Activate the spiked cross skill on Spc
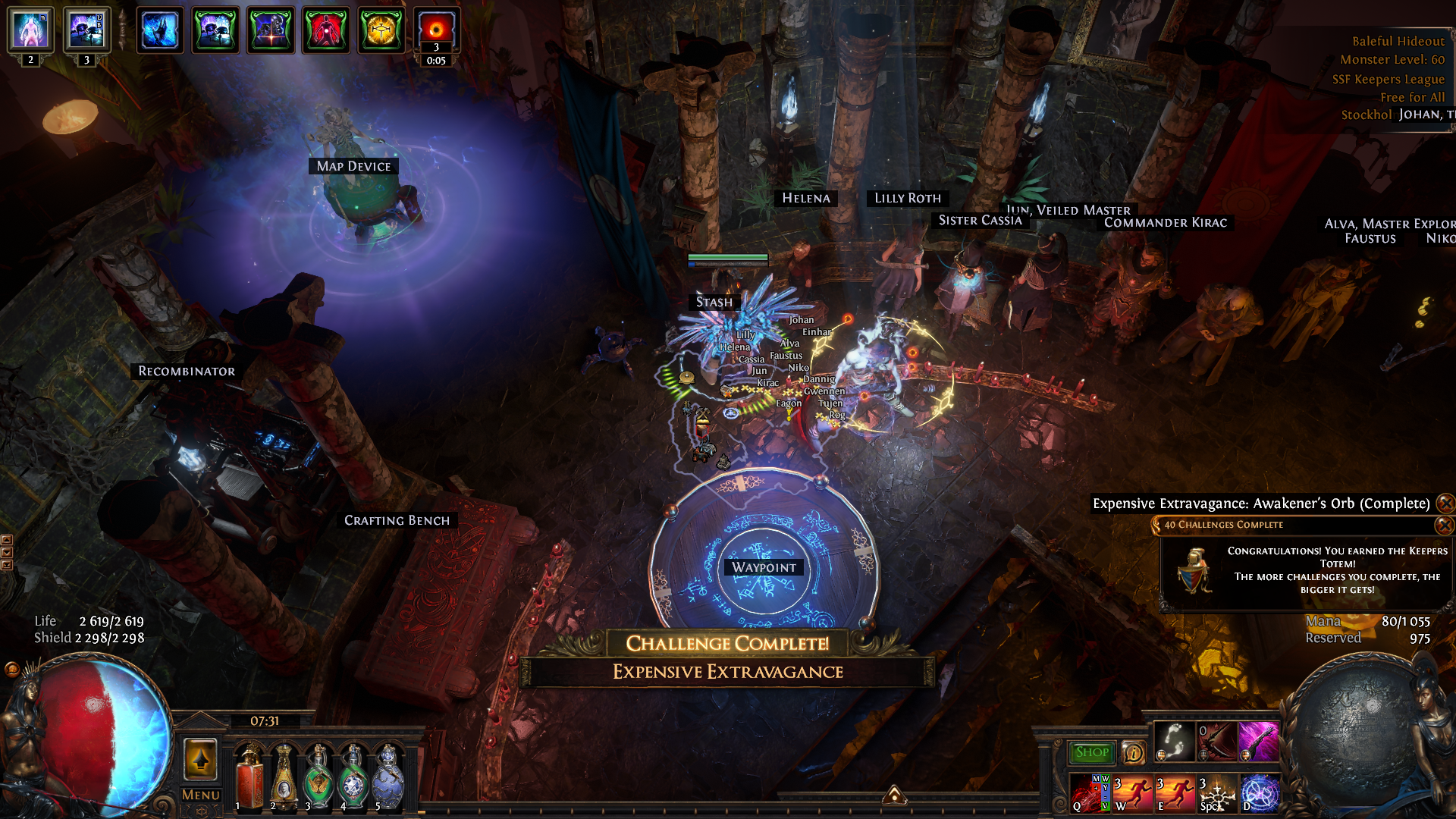 point(1217,793)
